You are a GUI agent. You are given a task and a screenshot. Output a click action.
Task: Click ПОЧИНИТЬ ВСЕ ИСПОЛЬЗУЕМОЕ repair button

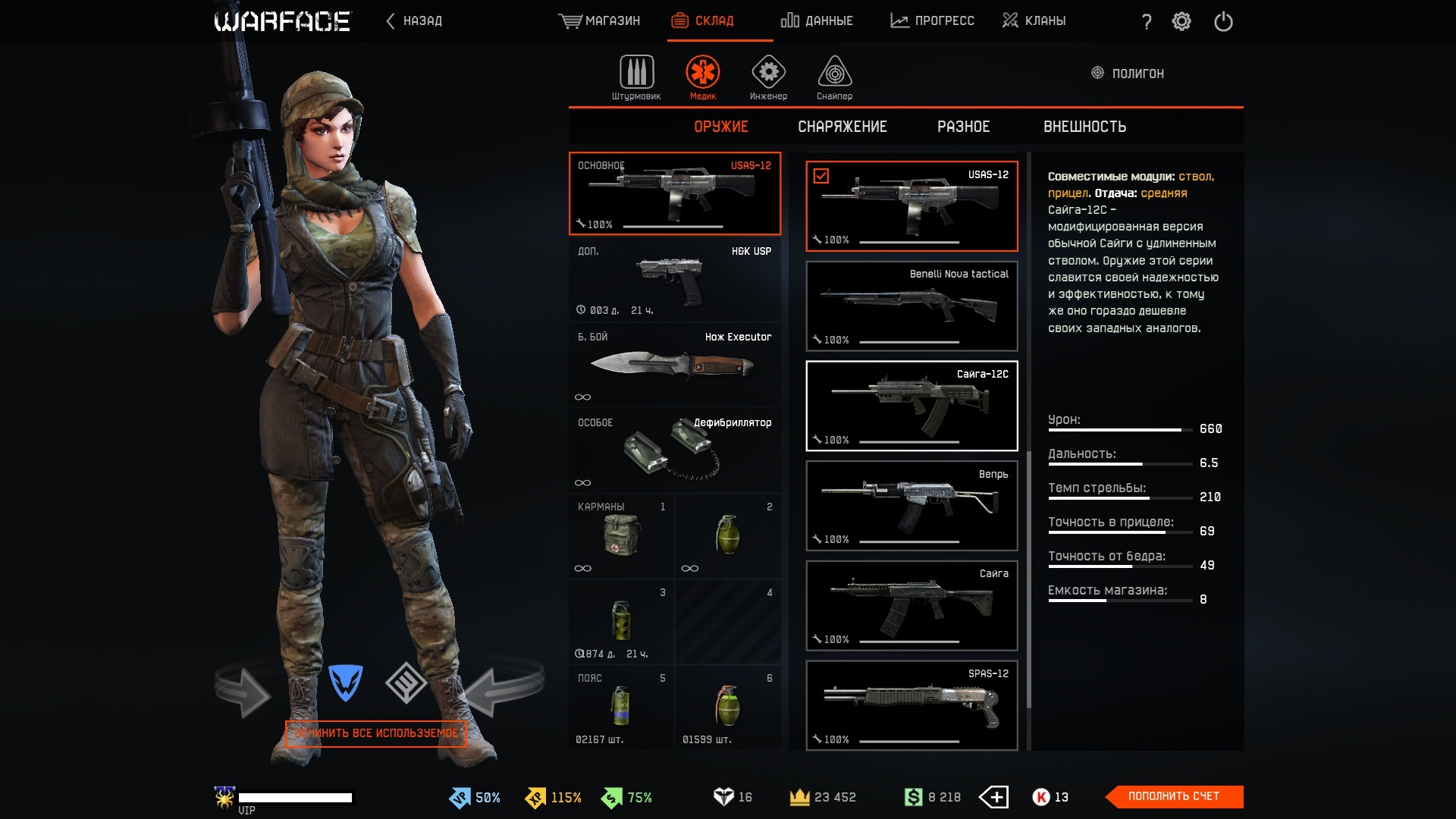[376, 733]
